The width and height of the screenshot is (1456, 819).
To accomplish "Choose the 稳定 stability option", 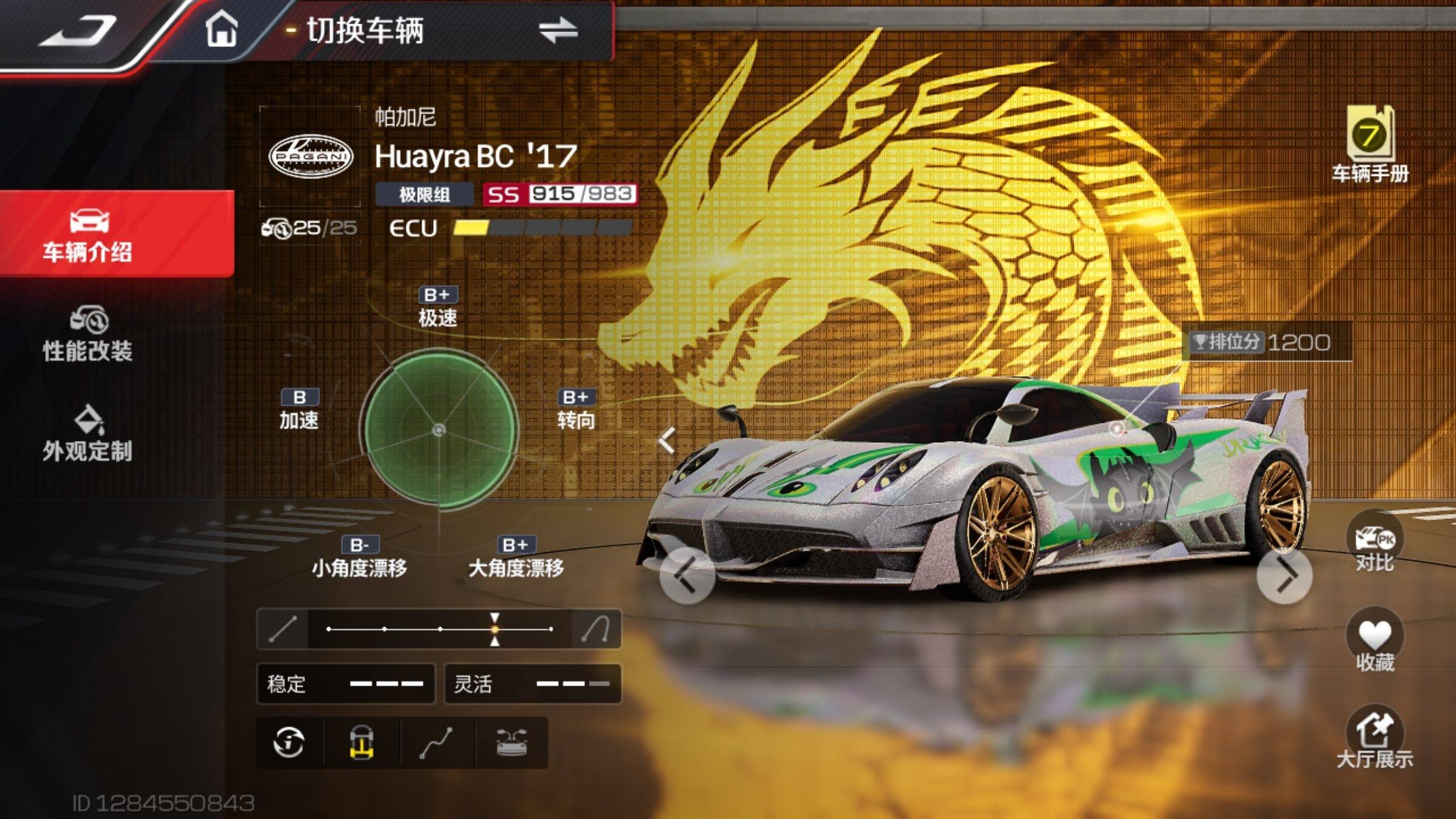I will 346,684.
